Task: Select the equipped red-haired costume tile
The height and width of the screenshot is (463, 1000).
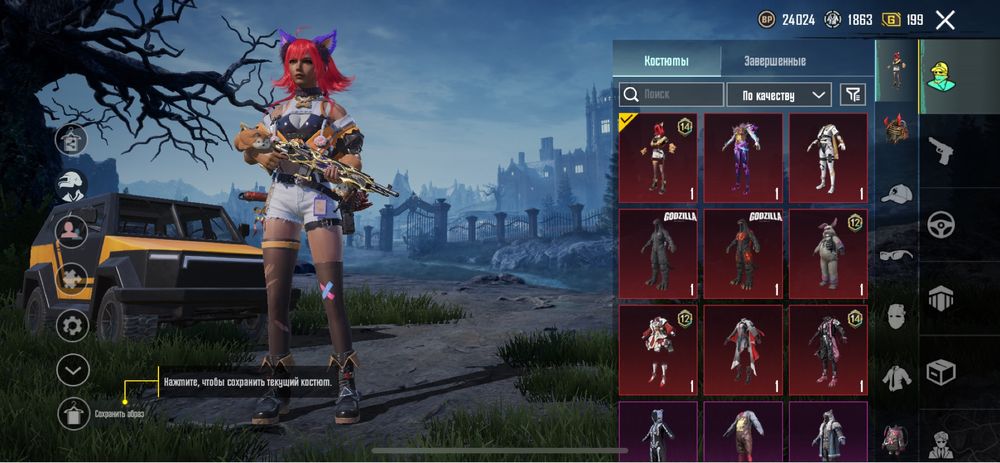Action: (x=657, y=156)
